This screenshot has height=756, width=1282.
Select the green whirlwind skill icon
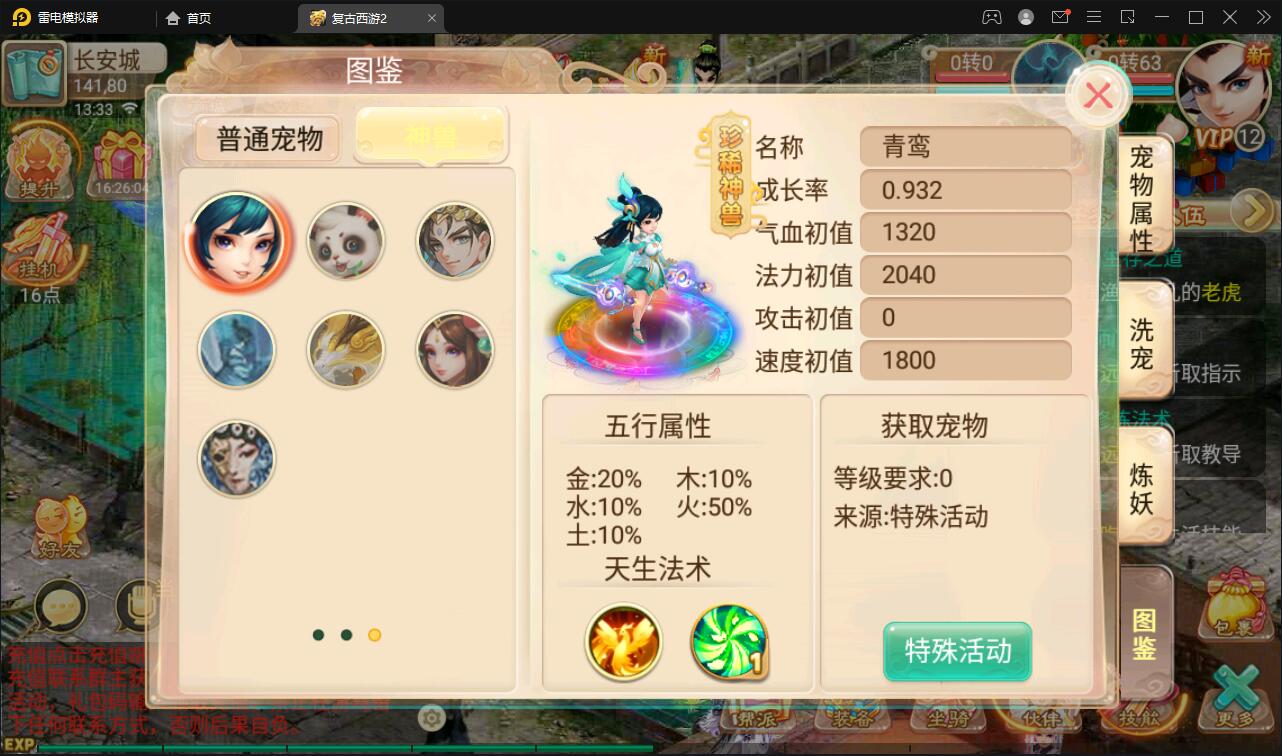click(729, 642)
